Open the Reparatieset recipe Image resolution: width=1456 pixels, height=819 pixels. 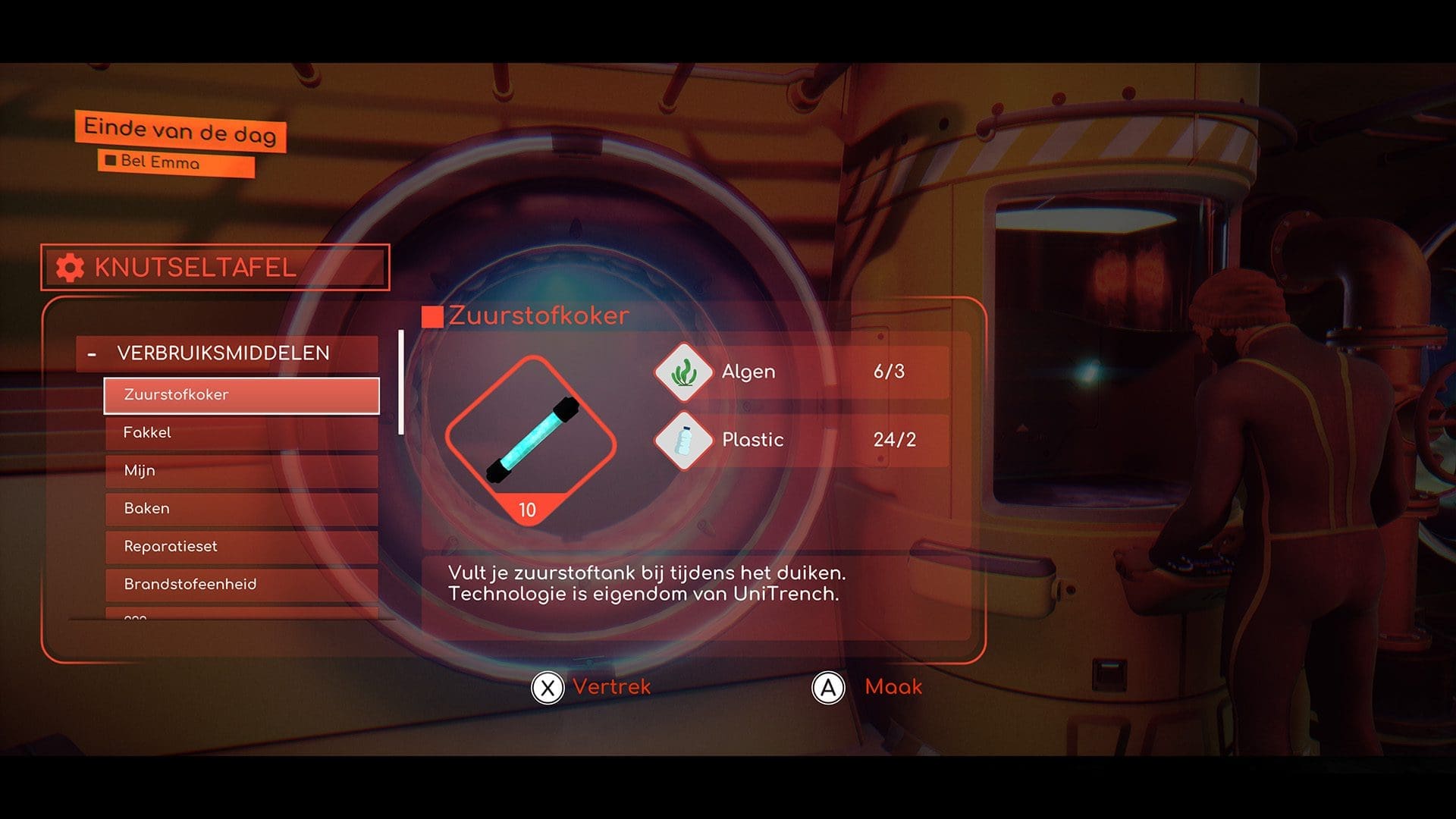pos(241,547)
